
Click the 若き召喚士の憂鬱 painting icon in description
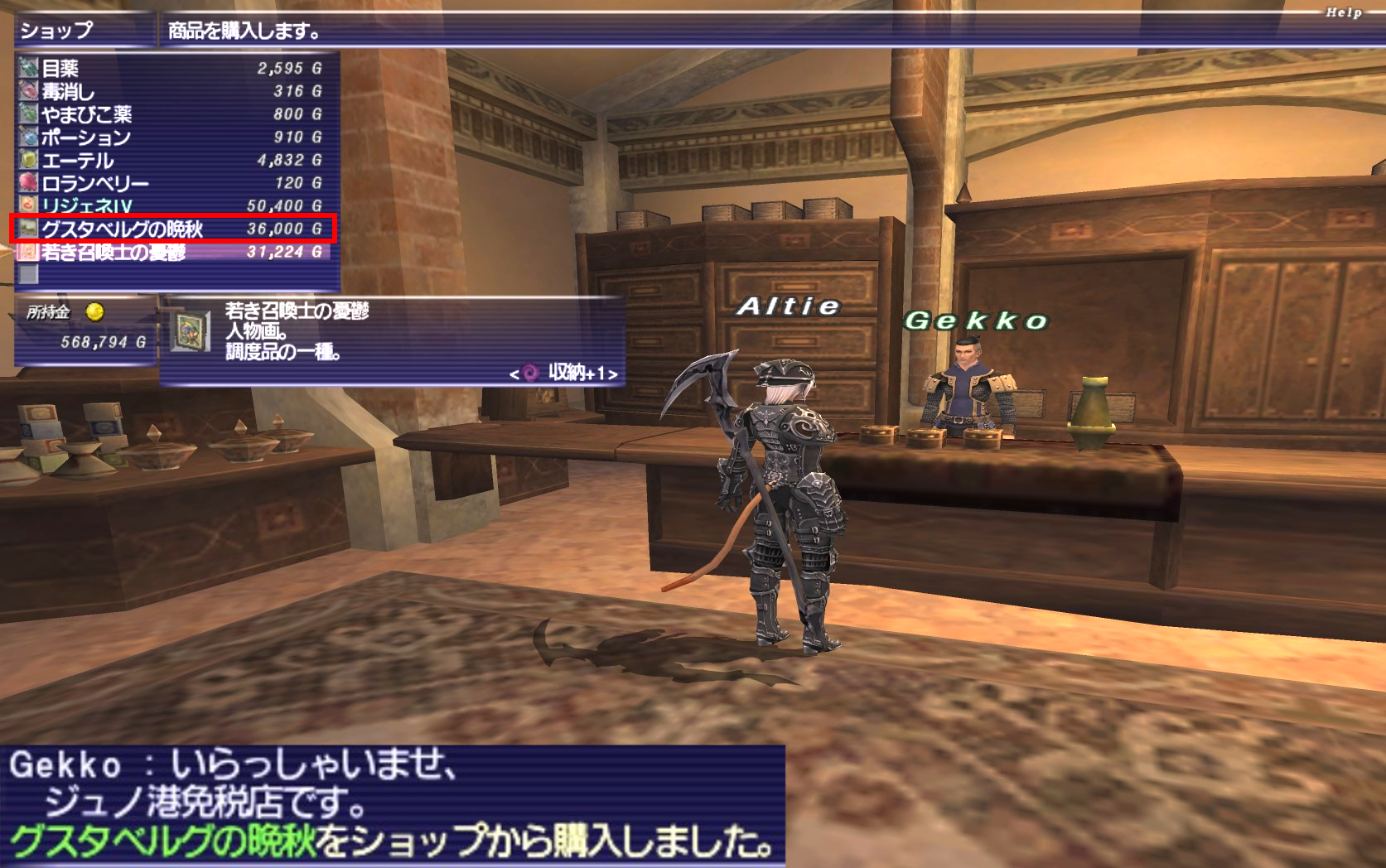click(190, 331)
